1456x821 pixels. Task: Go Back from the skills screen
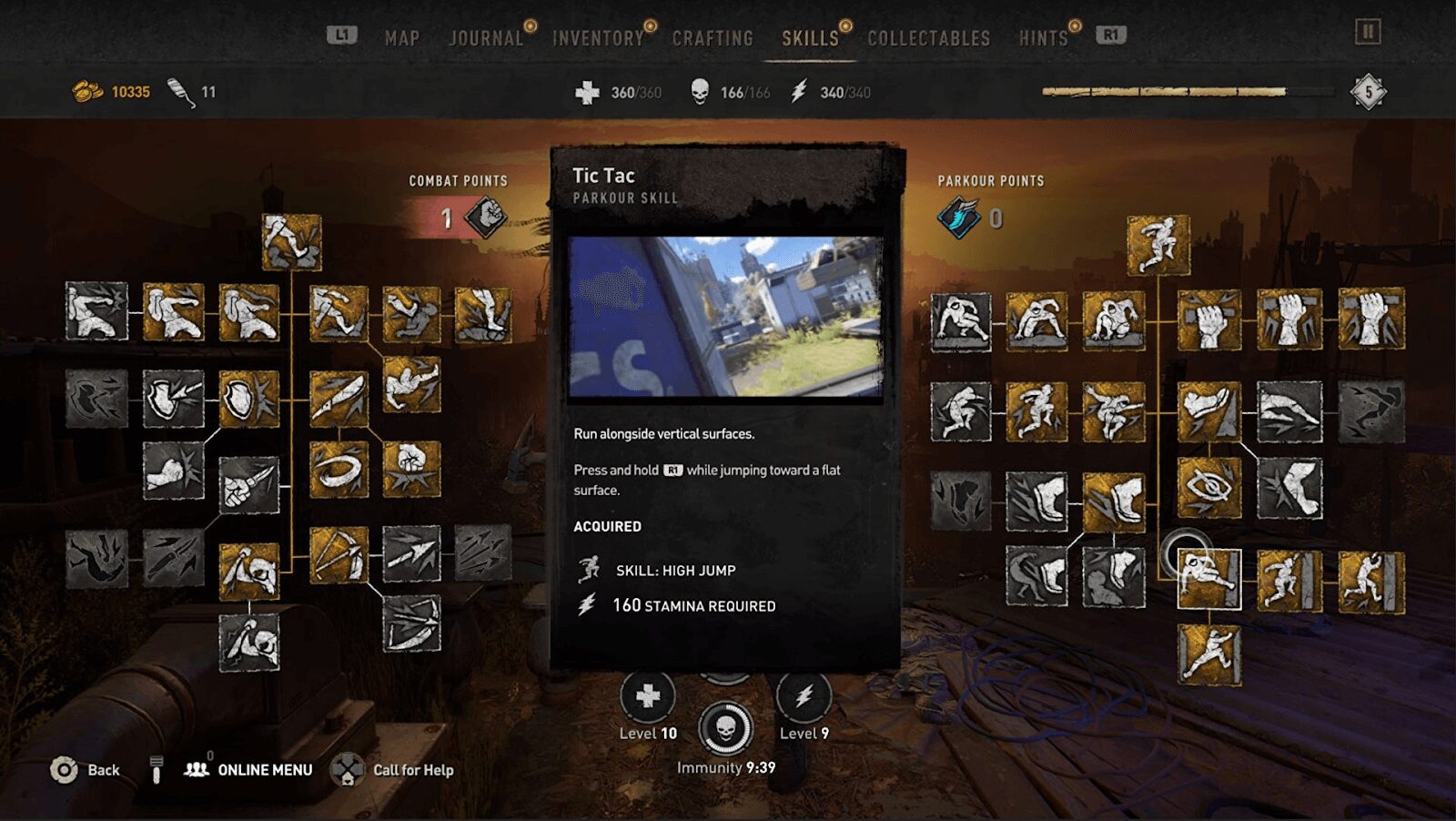click(x=103, y=770)
